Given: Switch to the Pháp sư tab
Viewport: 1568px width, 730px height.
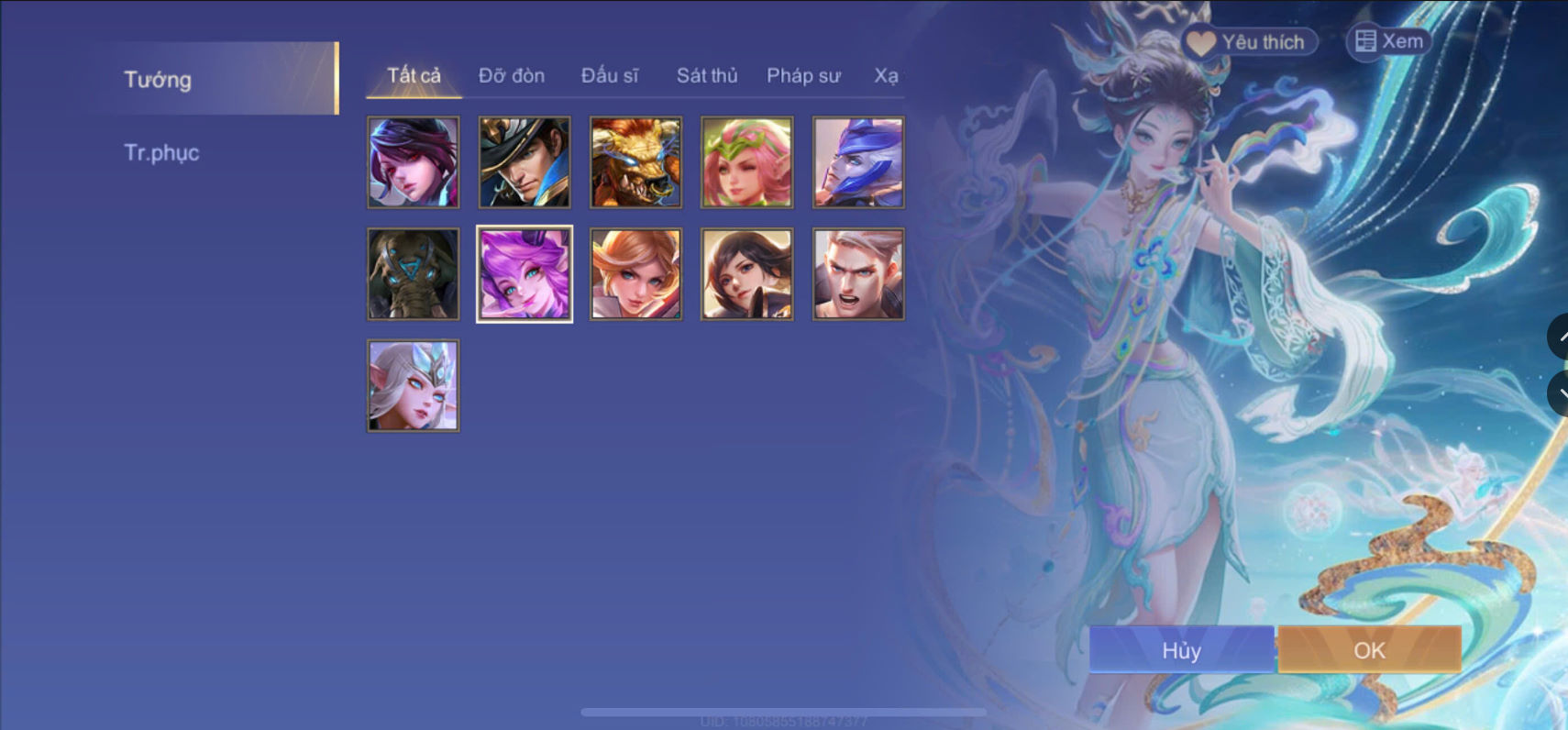Looking at the screenshot, I should (x=804, y=76).
